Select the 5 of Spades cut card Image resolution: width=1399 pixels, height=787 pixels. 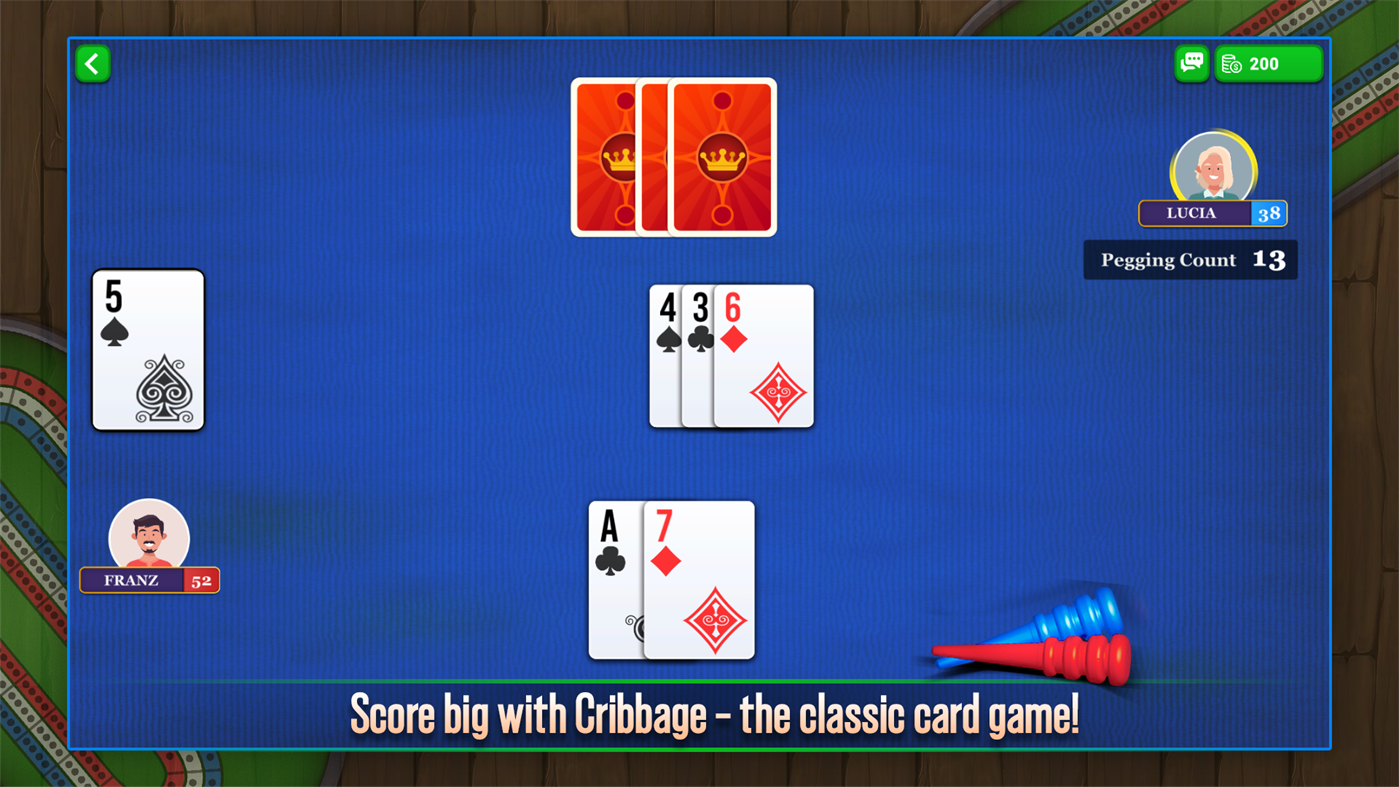pos(147,348)
